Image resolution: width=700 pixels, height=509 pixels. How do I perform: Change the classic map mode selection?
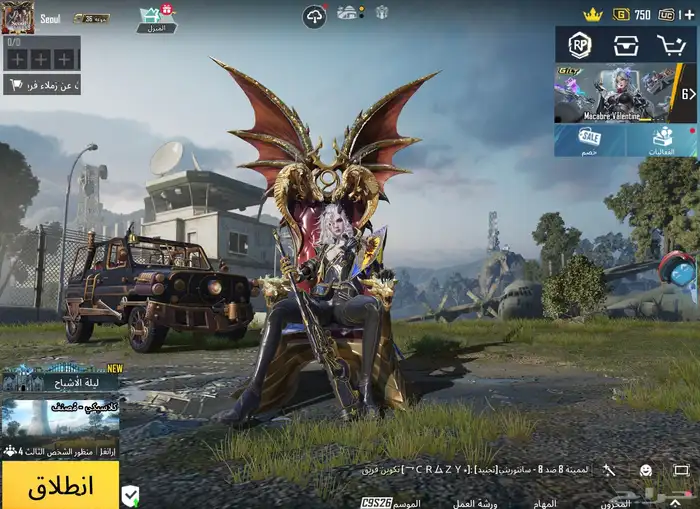click(x=60, y=418)
